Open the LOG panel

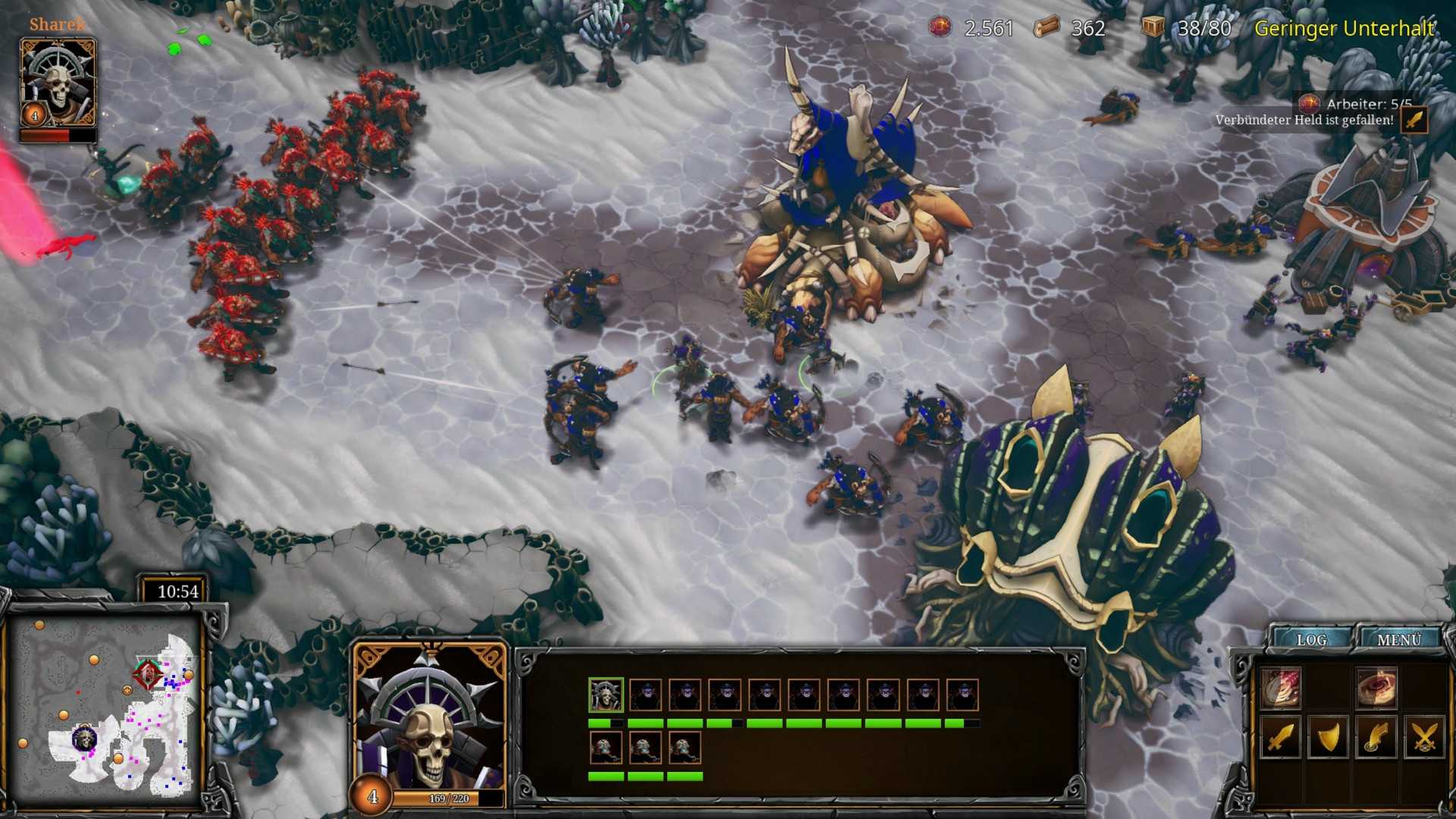tap(1312, 639)
